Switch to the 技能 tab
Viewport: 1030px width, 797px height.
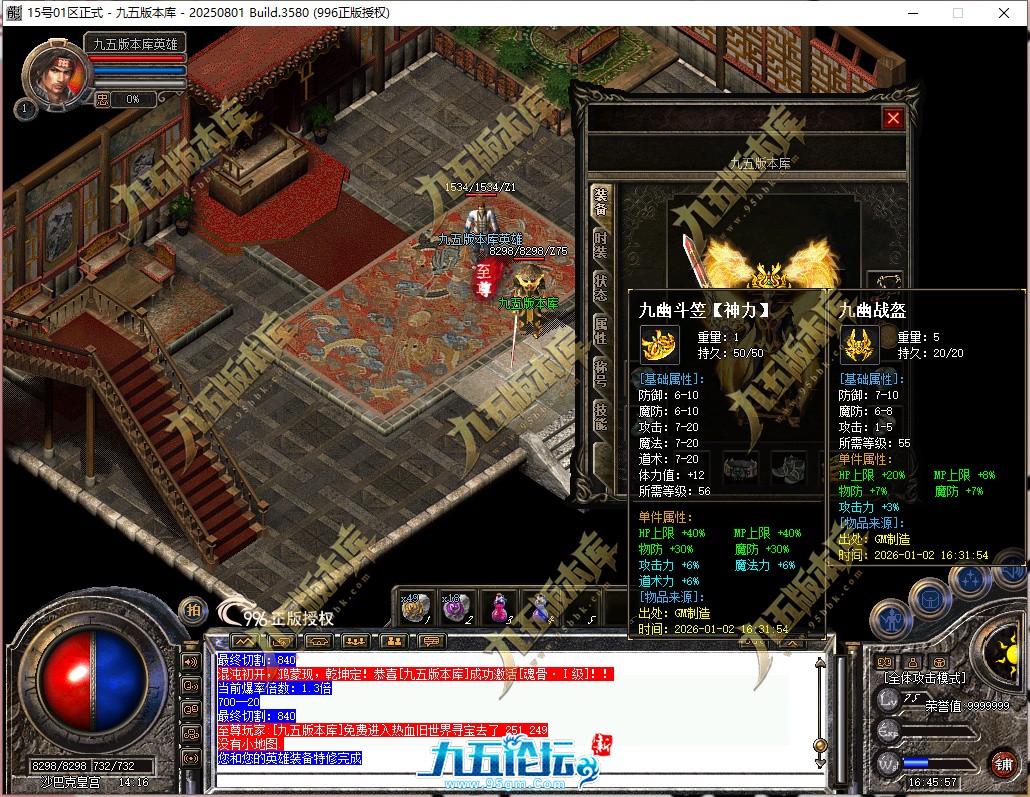(601, 414)
